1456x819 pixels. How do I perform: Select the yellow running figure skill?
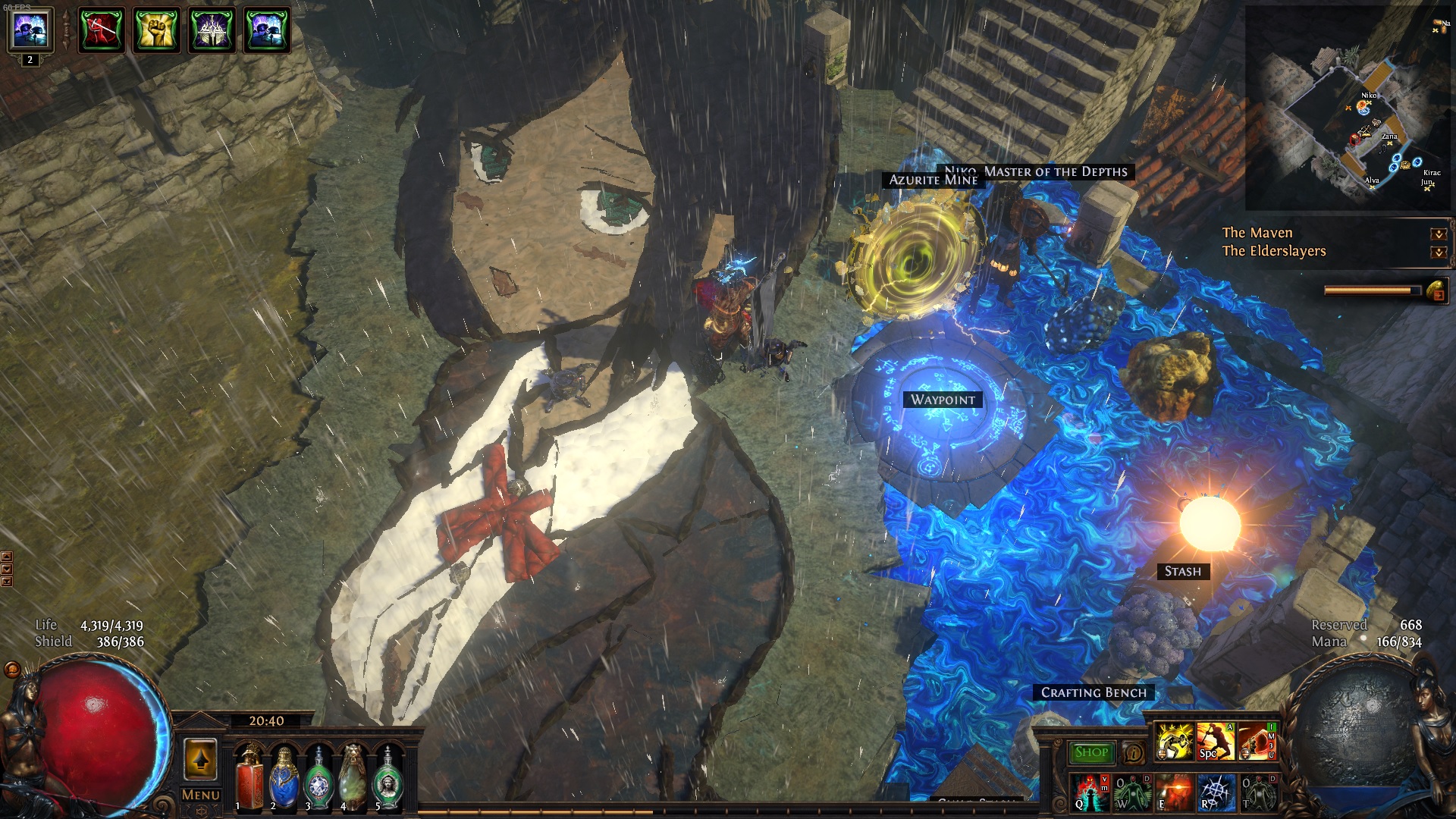(1174, 741)
